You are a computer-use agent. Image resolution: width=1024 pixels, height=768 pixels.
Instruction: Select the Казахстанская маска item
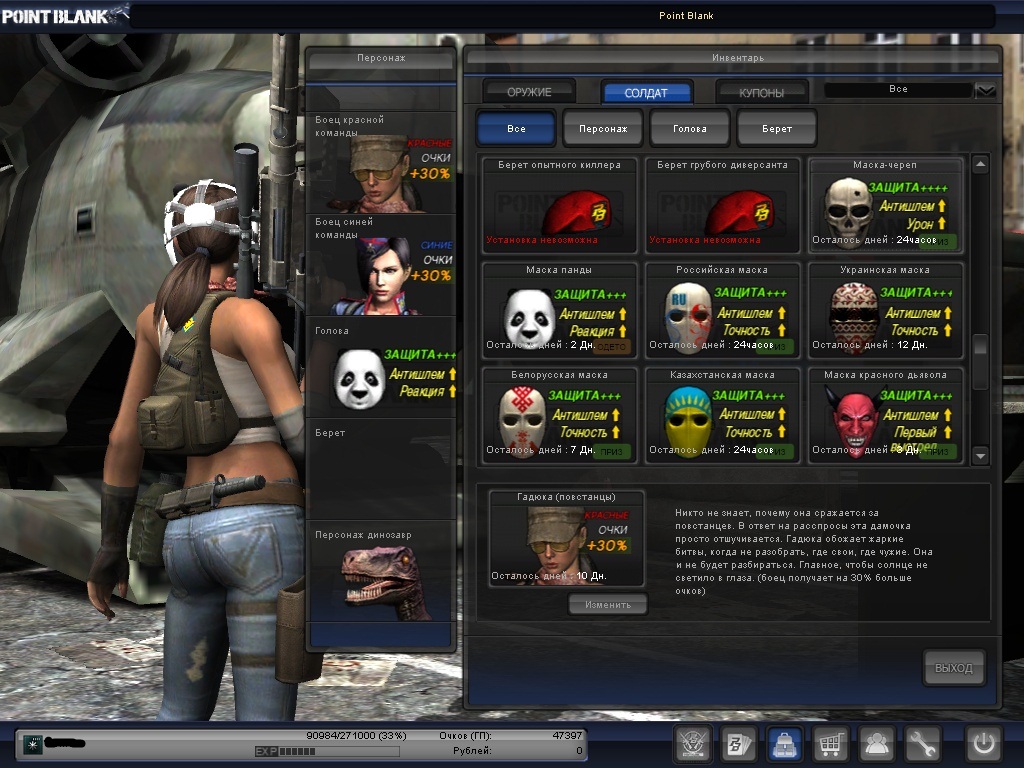(x=722, y=415)
